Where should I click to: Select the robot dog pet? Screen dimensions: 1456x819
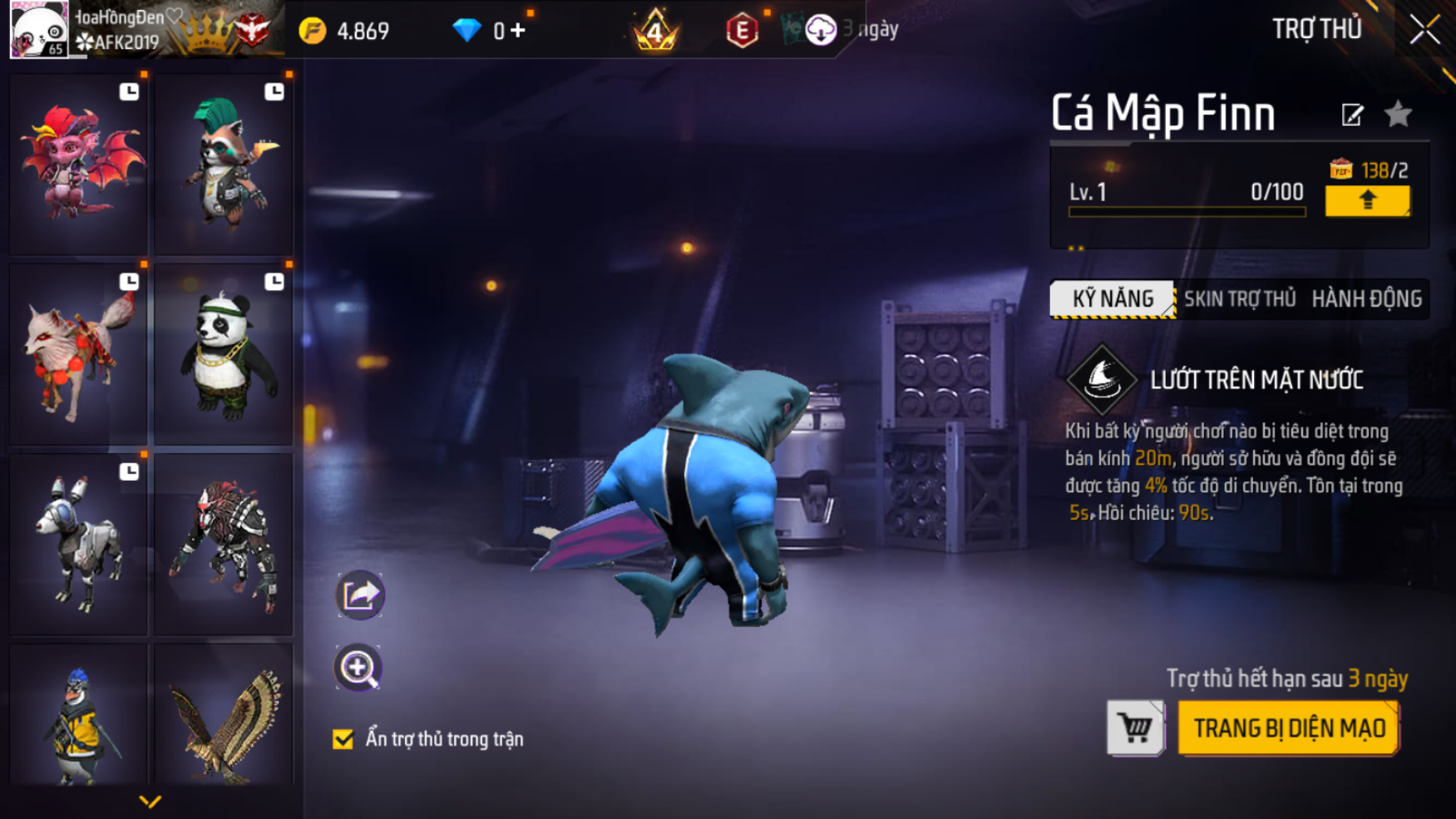(79, 544)
